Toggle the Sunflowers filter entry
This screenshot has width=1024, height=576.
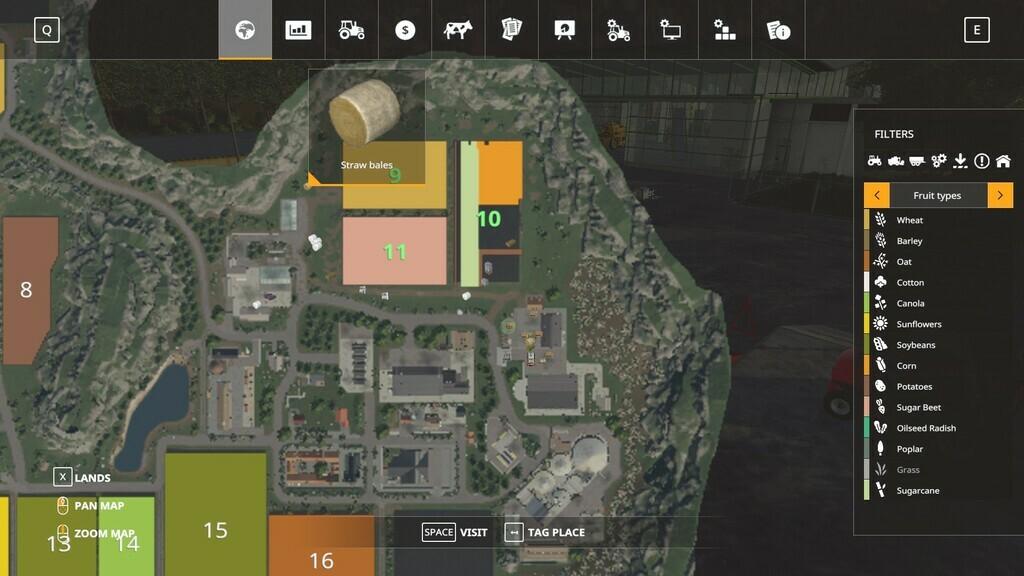pyautogui.click(x=918, y=324)
